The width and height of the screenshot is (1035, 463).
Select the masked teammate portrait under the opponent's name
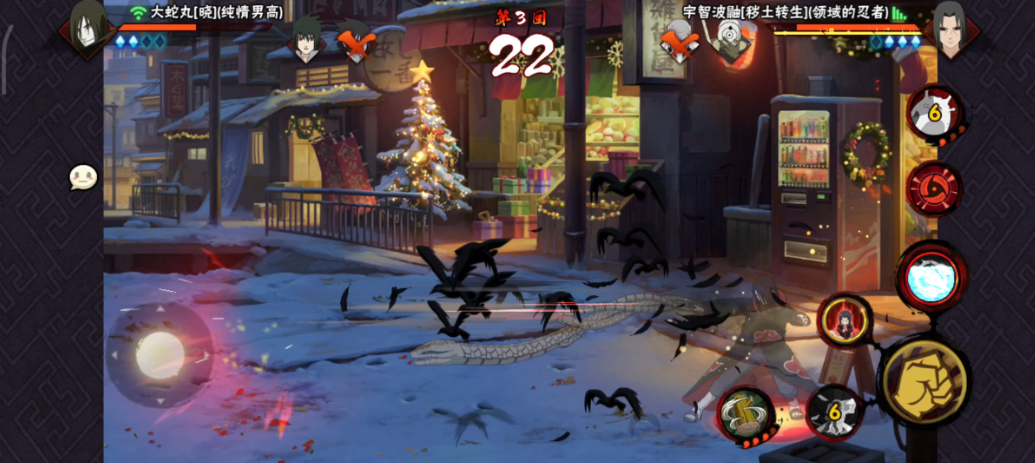(732, 40)
